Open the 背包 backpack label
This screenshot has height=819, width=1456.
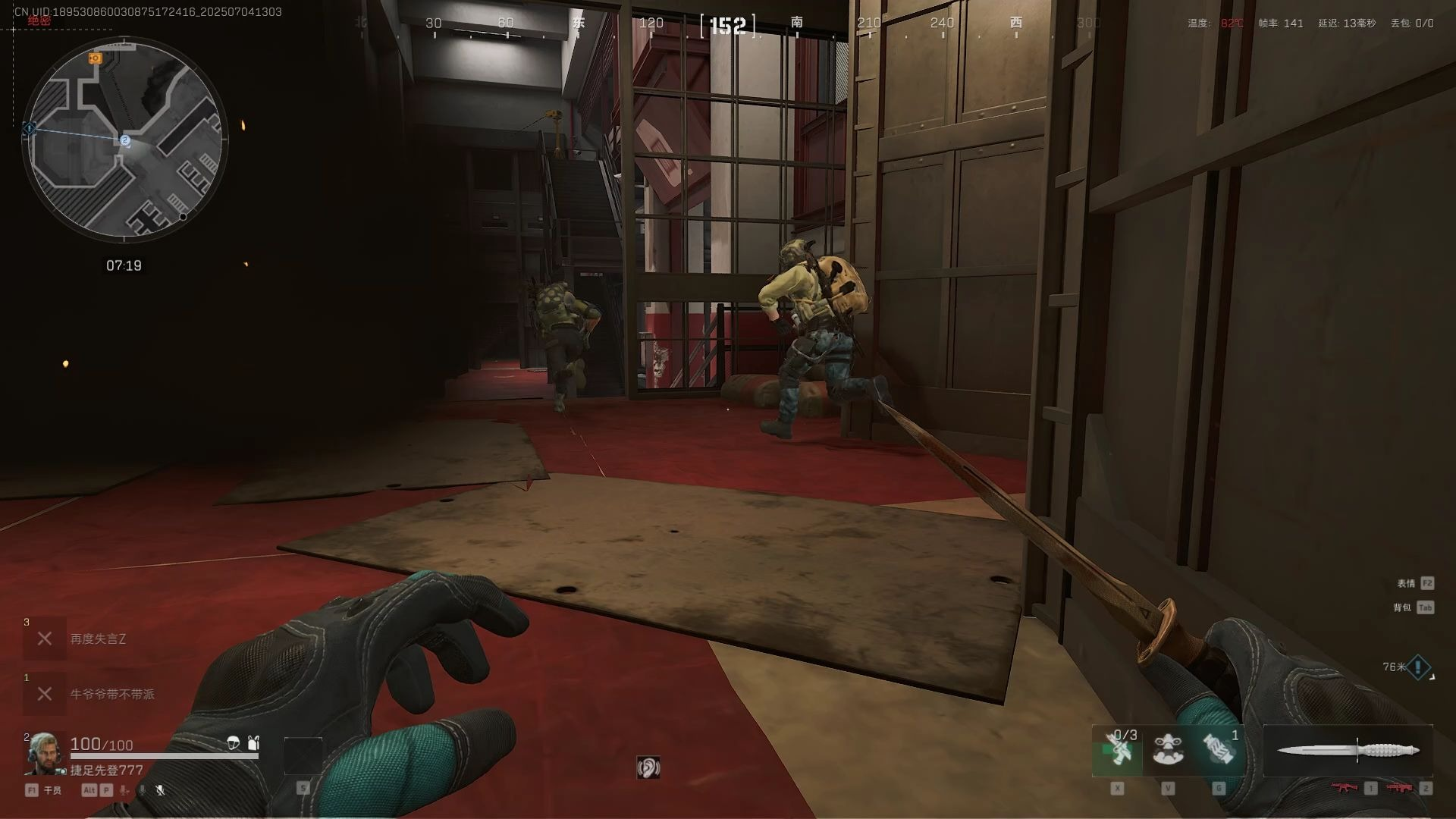pos(1402,607)
